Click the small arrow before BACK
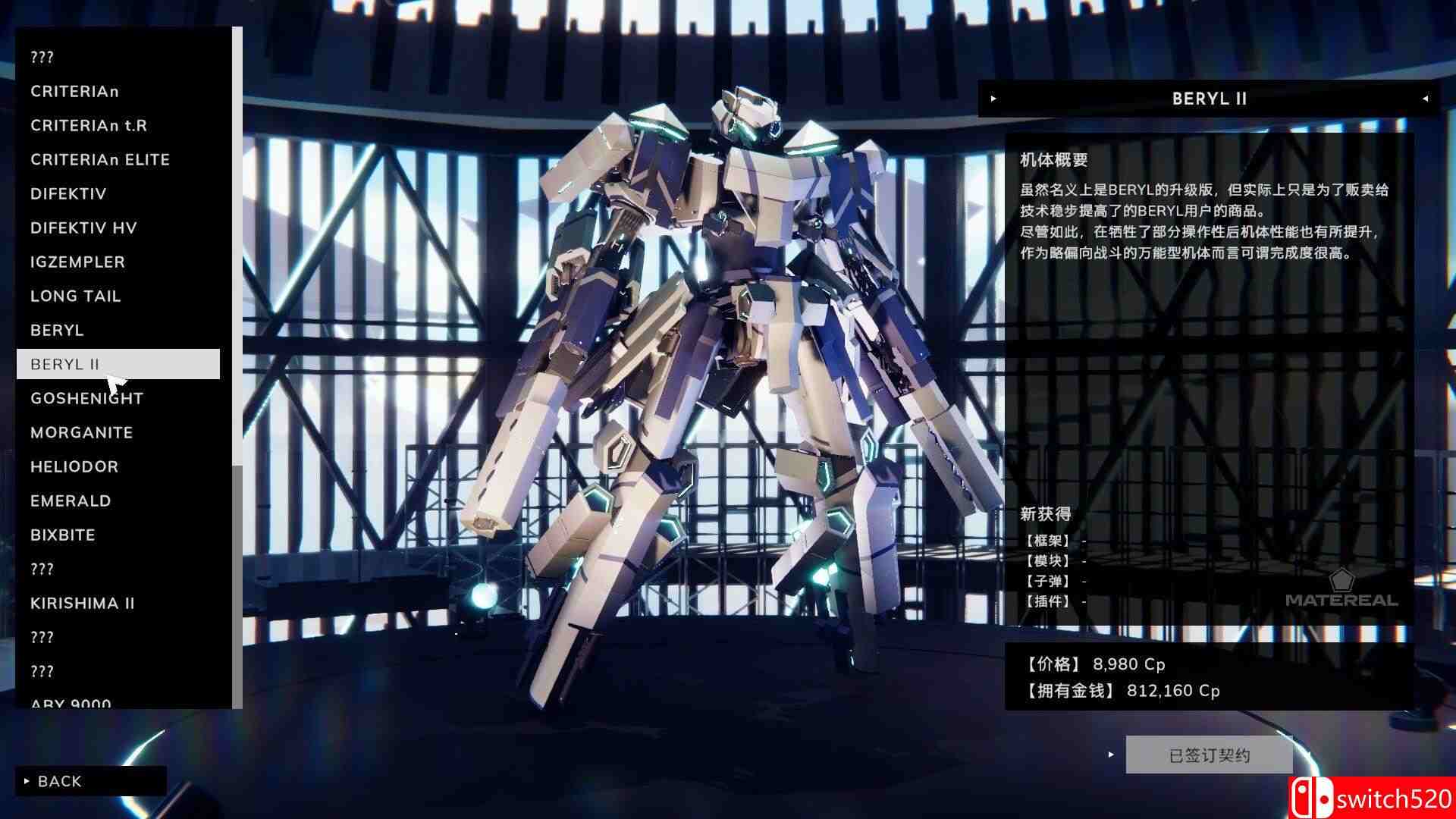This screenshot has width=1456, height=819. [29, 780]
